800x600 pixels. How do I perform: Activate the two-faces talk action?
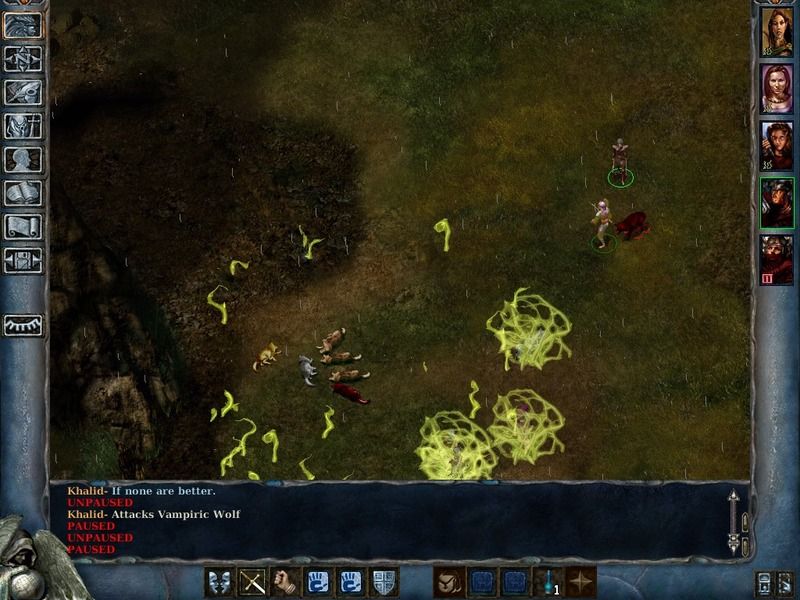tap(220, 581)
